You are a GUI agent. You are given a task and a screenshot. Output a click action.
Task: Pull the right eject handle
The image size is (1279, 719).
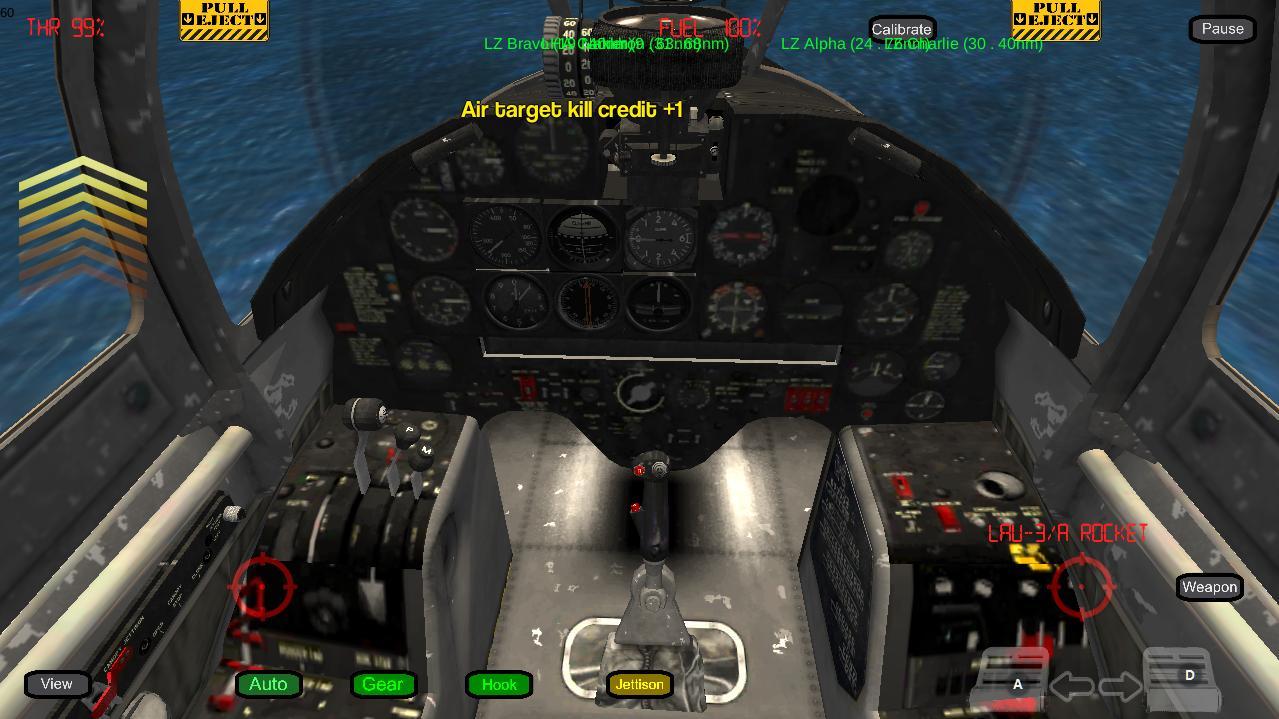pos(1056,20)
